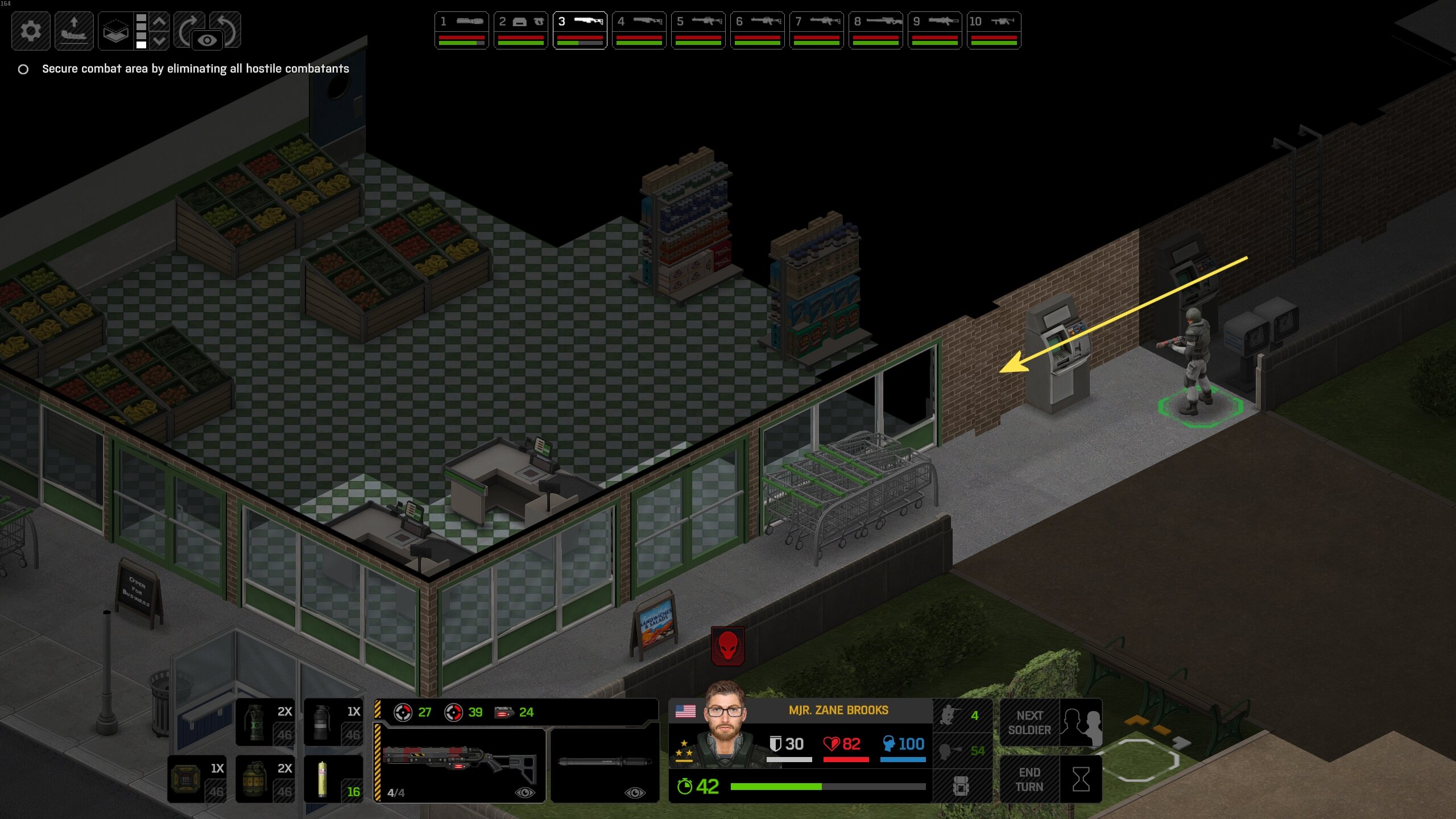
Task: Select soldier 2 from squad bar
Action: [520, 30]
